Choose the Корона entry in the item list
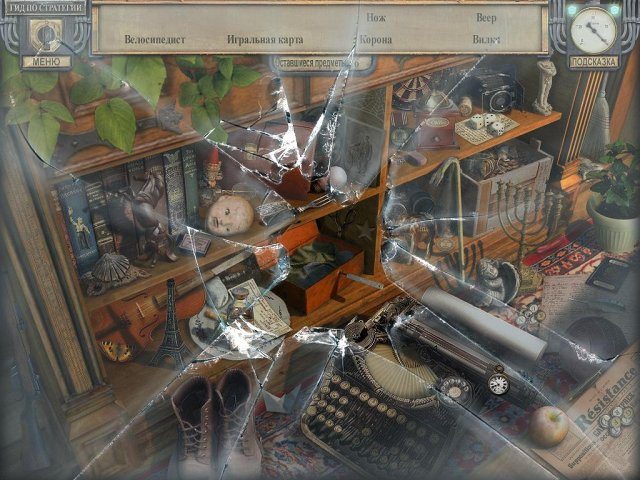Viewport: 640px width, 480px height. coord(376,40)
